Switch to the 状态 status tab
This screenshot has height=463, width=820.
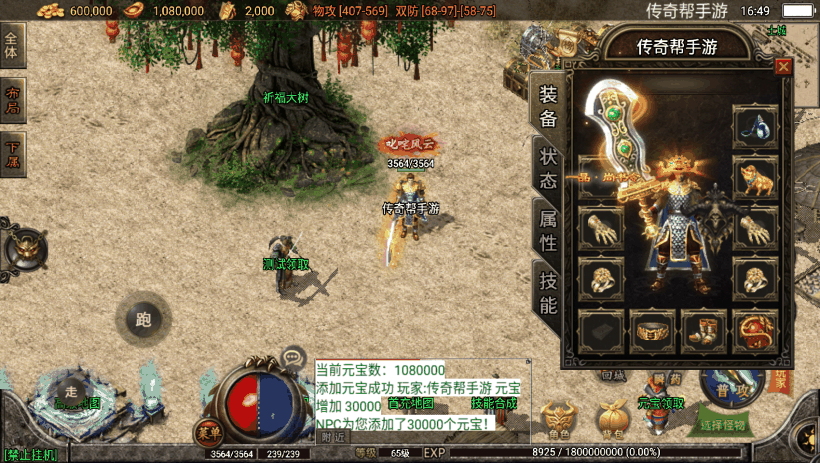tap(548, 169)
